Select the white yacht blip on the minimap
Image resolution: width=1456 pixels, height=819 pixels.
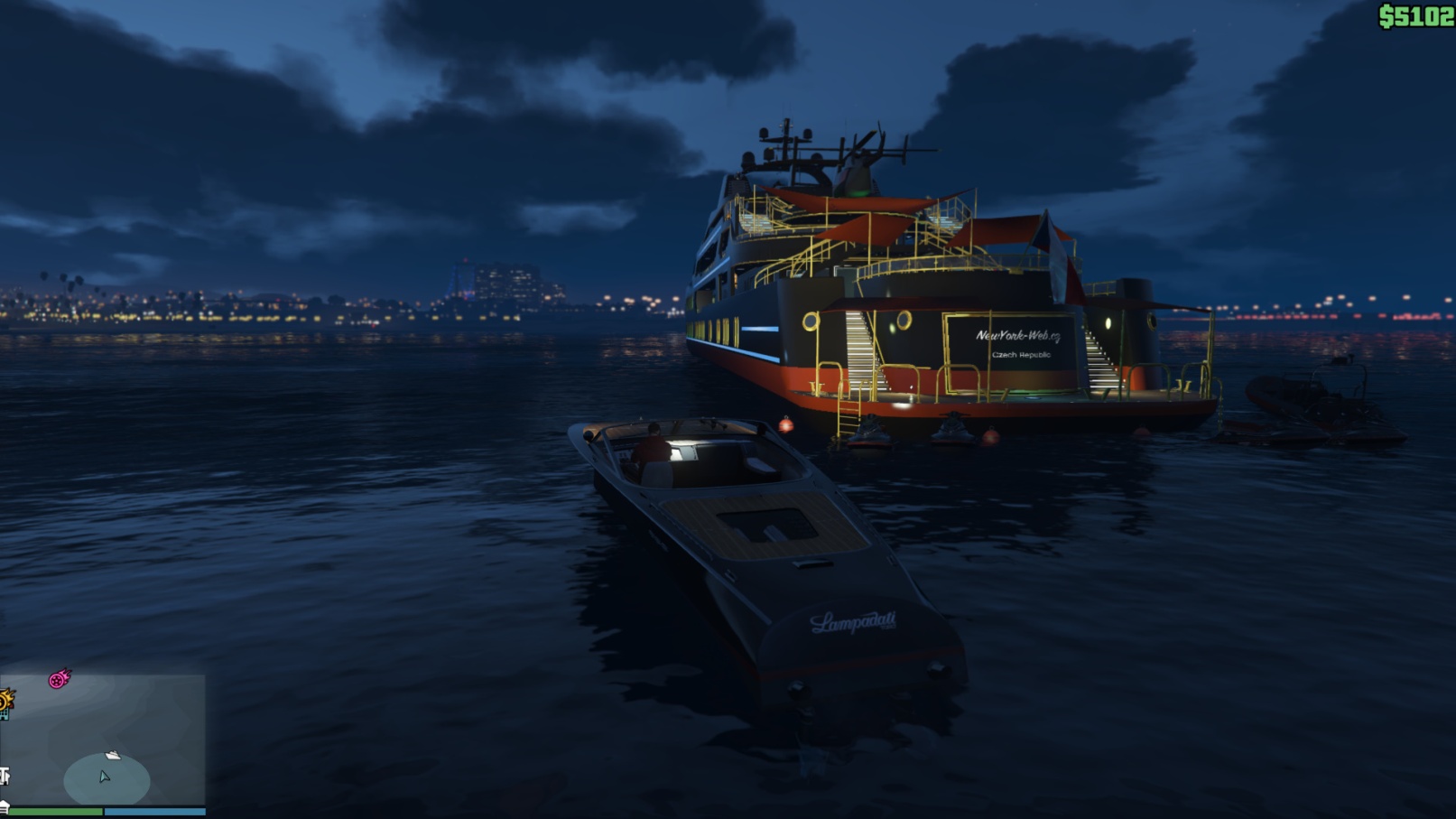113,755
